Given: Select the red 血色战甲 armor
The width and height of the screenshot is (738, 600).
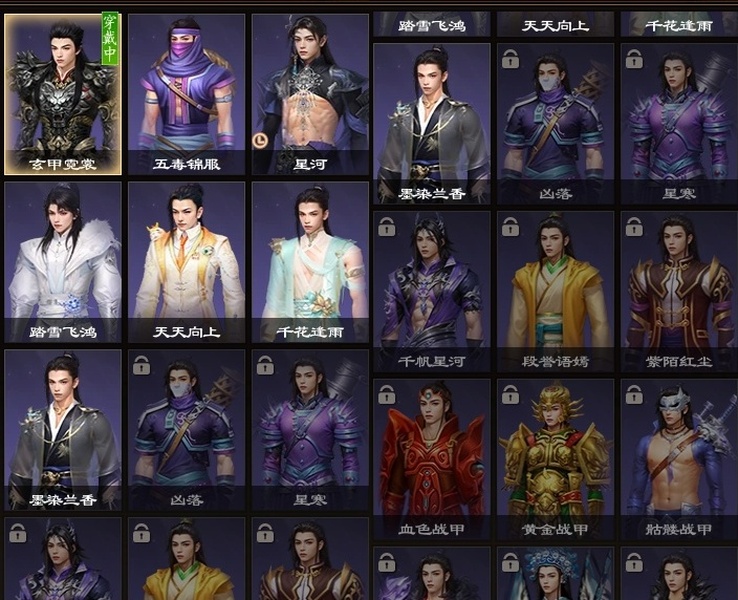Looking at the screenshot, I should 432,459.
